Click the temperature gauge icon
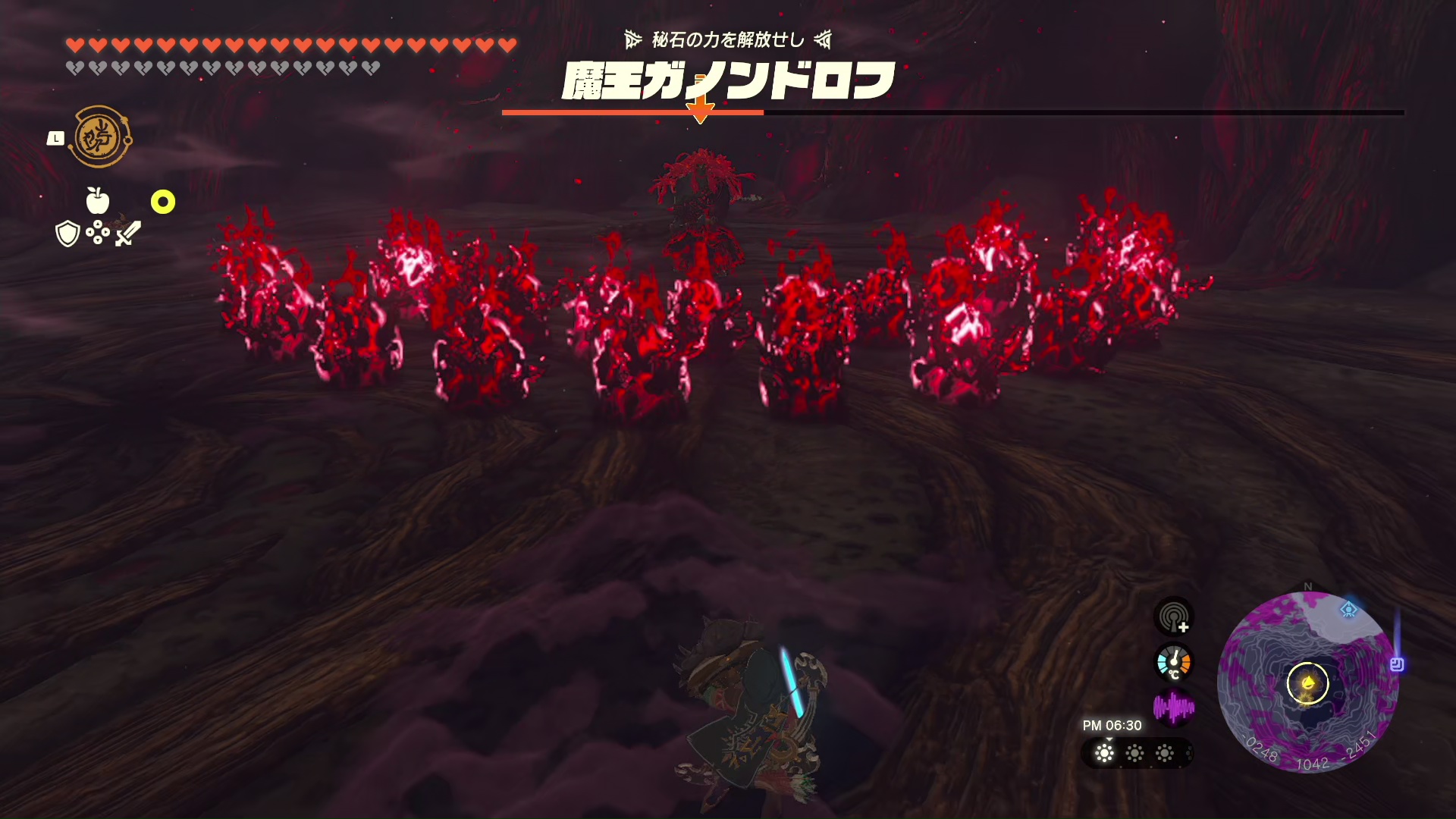 click(1174, 662)
